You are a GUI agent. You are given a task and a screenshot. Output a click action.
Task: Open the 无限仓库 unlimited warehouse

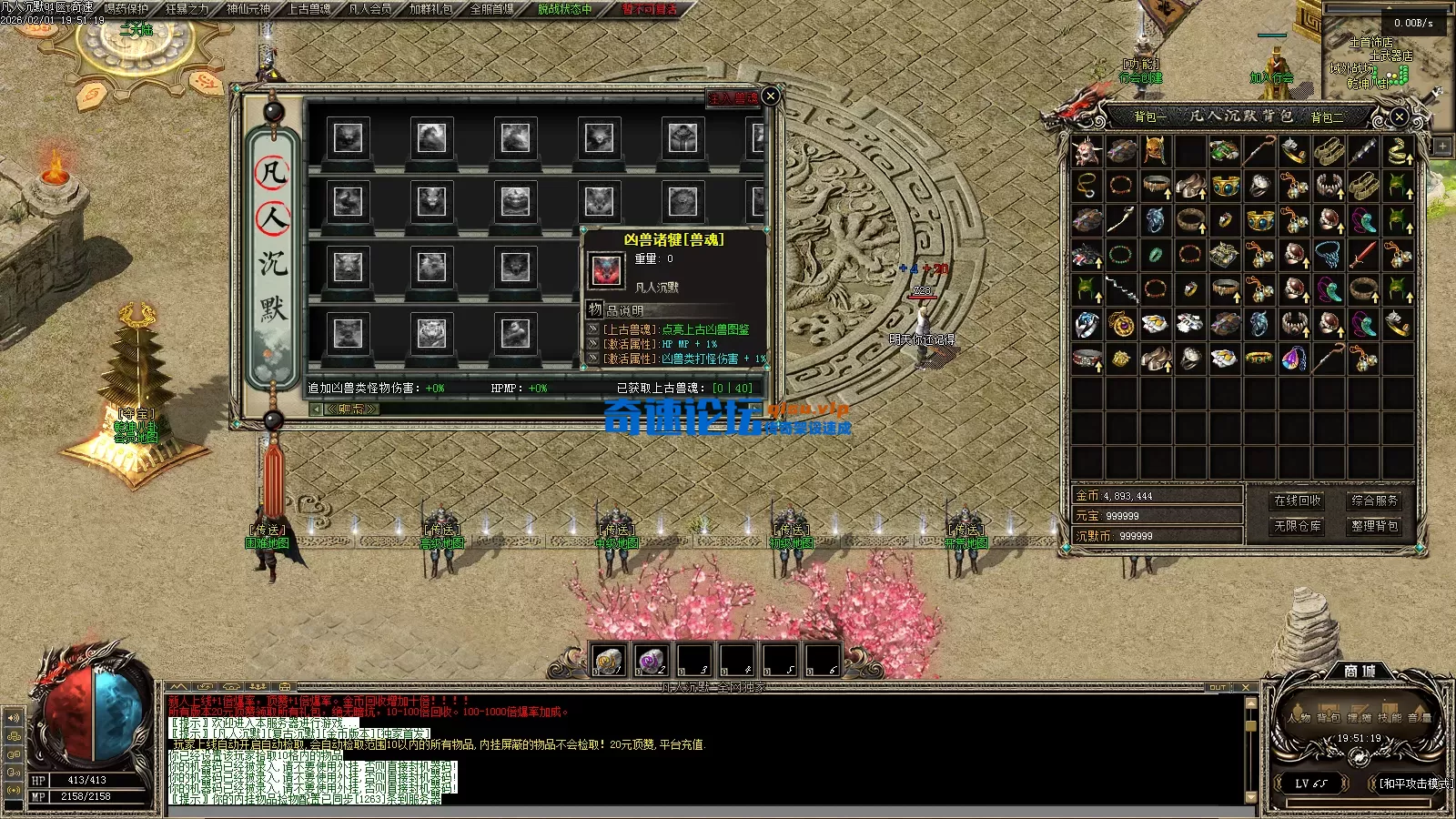pos(1298,526)
